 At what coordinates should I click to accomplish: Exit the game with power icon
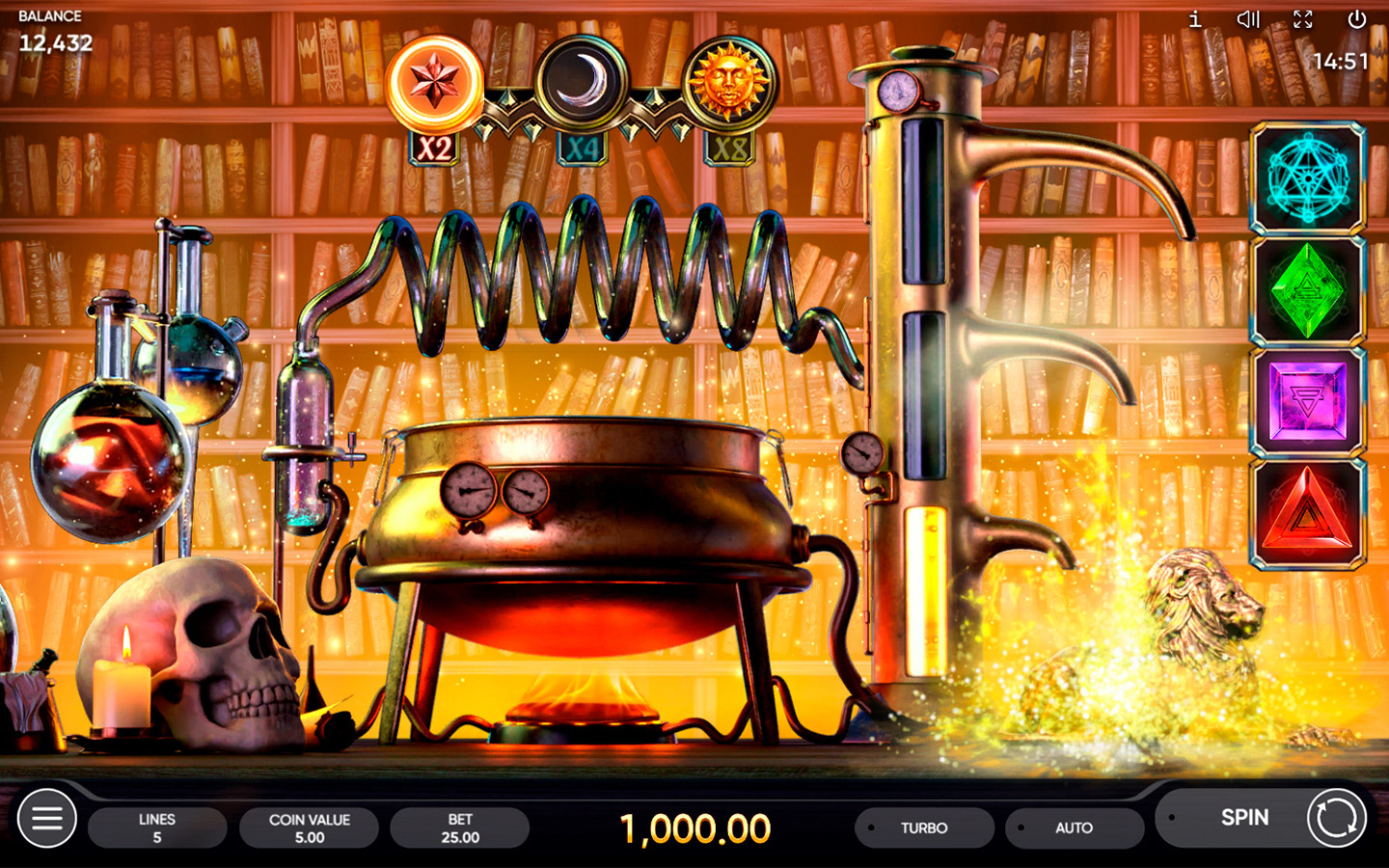pyautogui.click(x=1356, y=19)
